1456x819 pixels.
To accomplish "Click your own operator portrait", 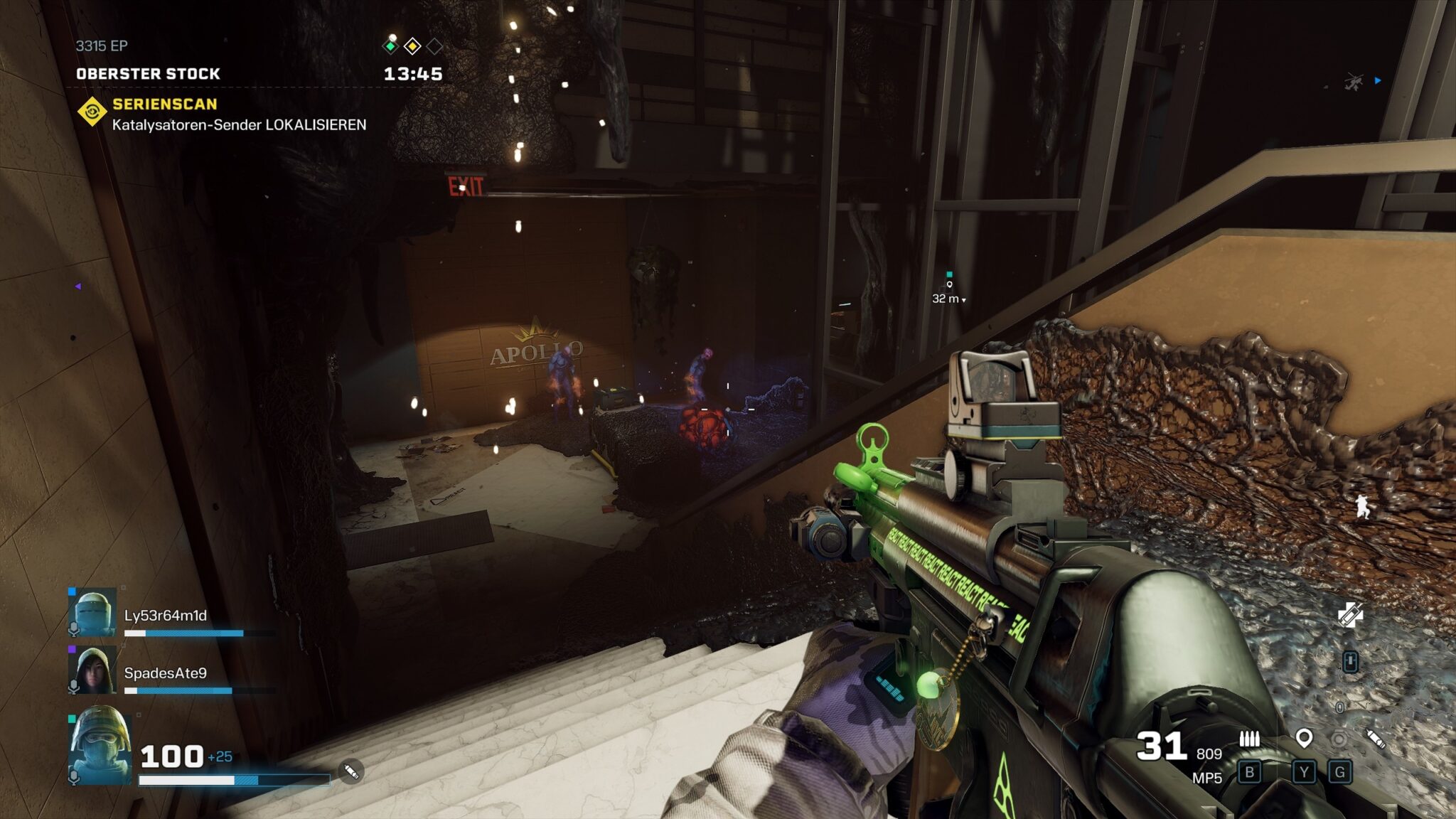I will click(x=100, y=746).
